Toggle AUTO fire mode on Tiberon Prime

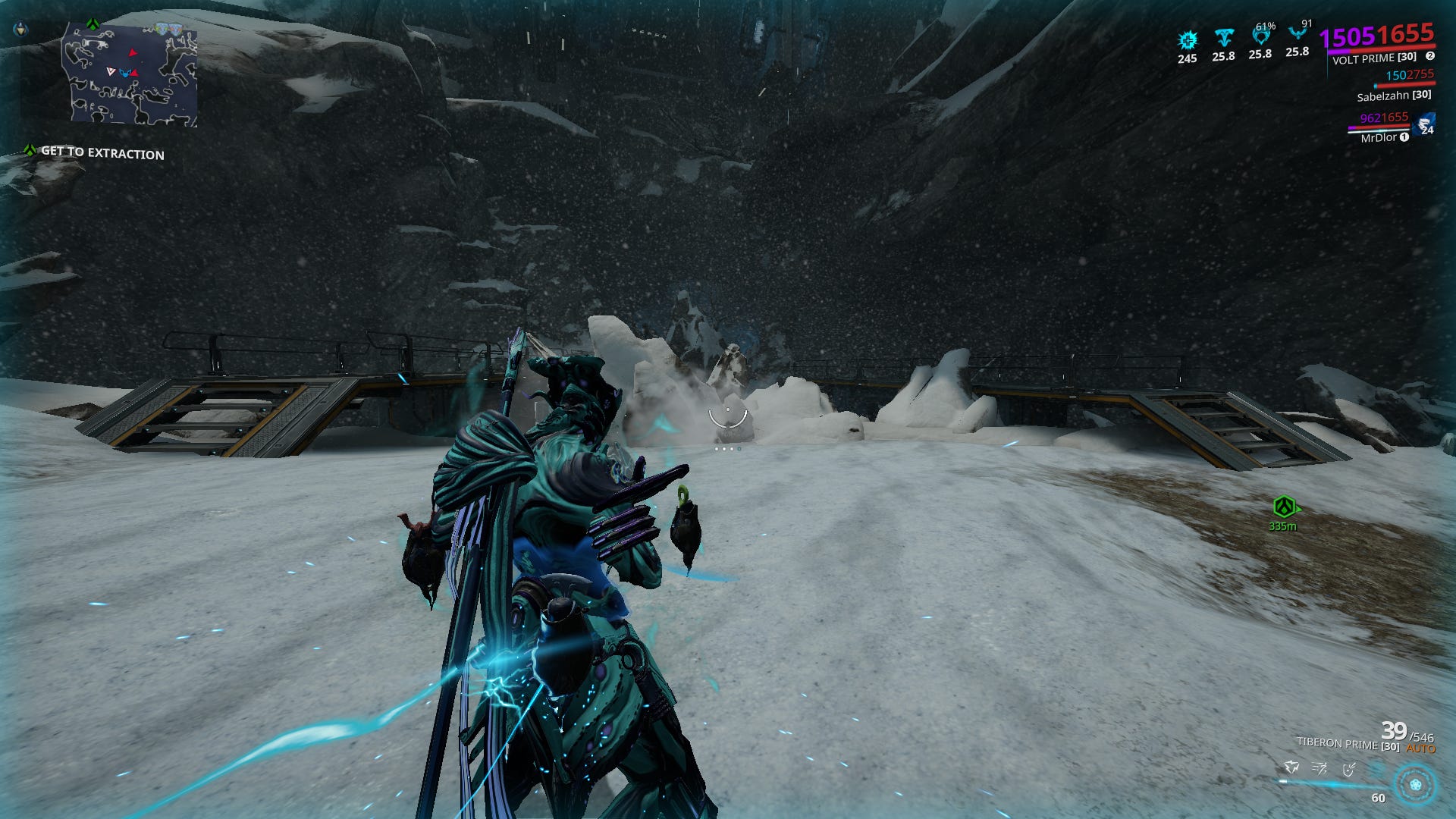point(1421,747)
